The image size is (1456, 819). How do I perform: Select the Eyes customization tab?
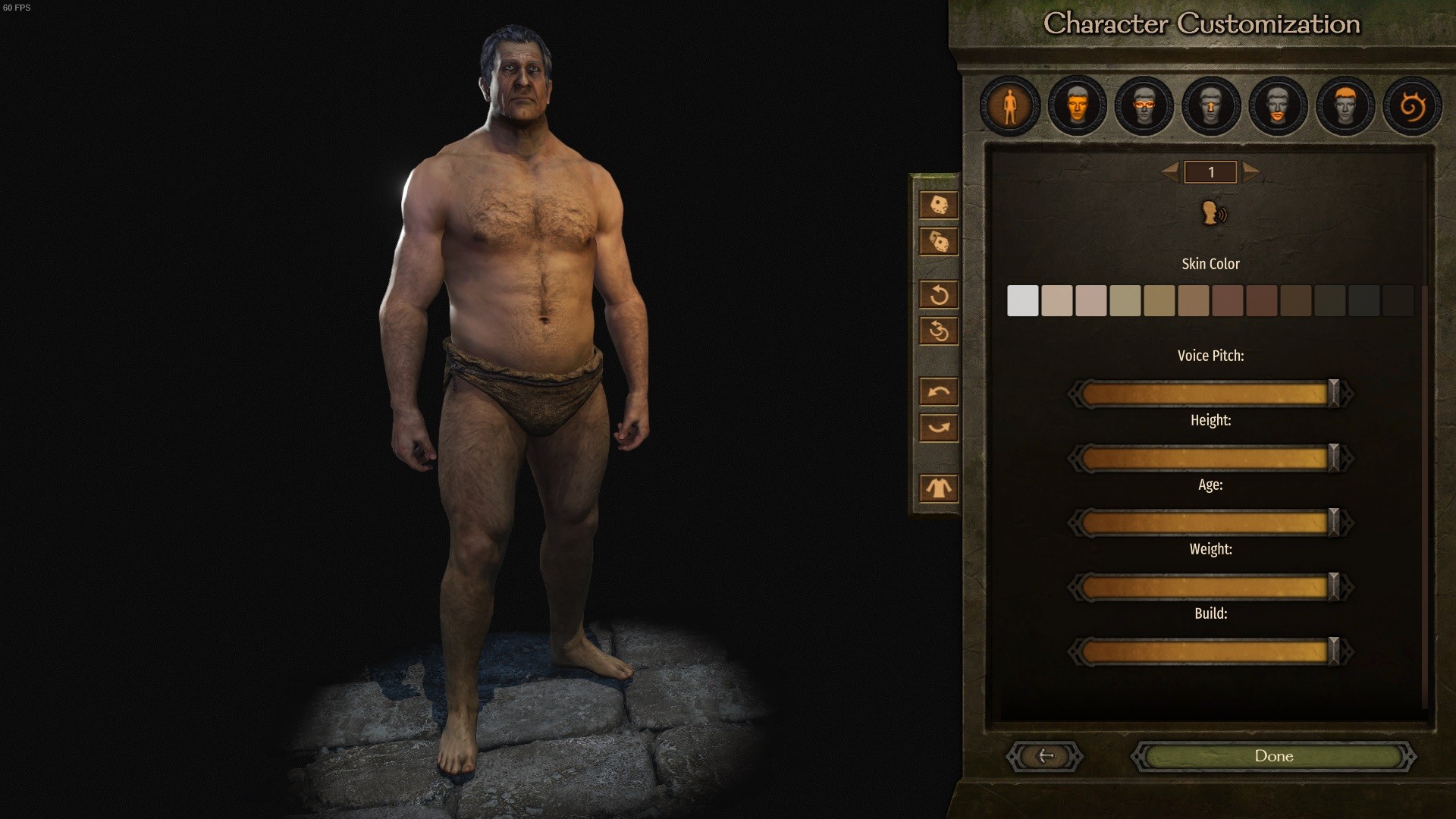(x=1144, y=106)
